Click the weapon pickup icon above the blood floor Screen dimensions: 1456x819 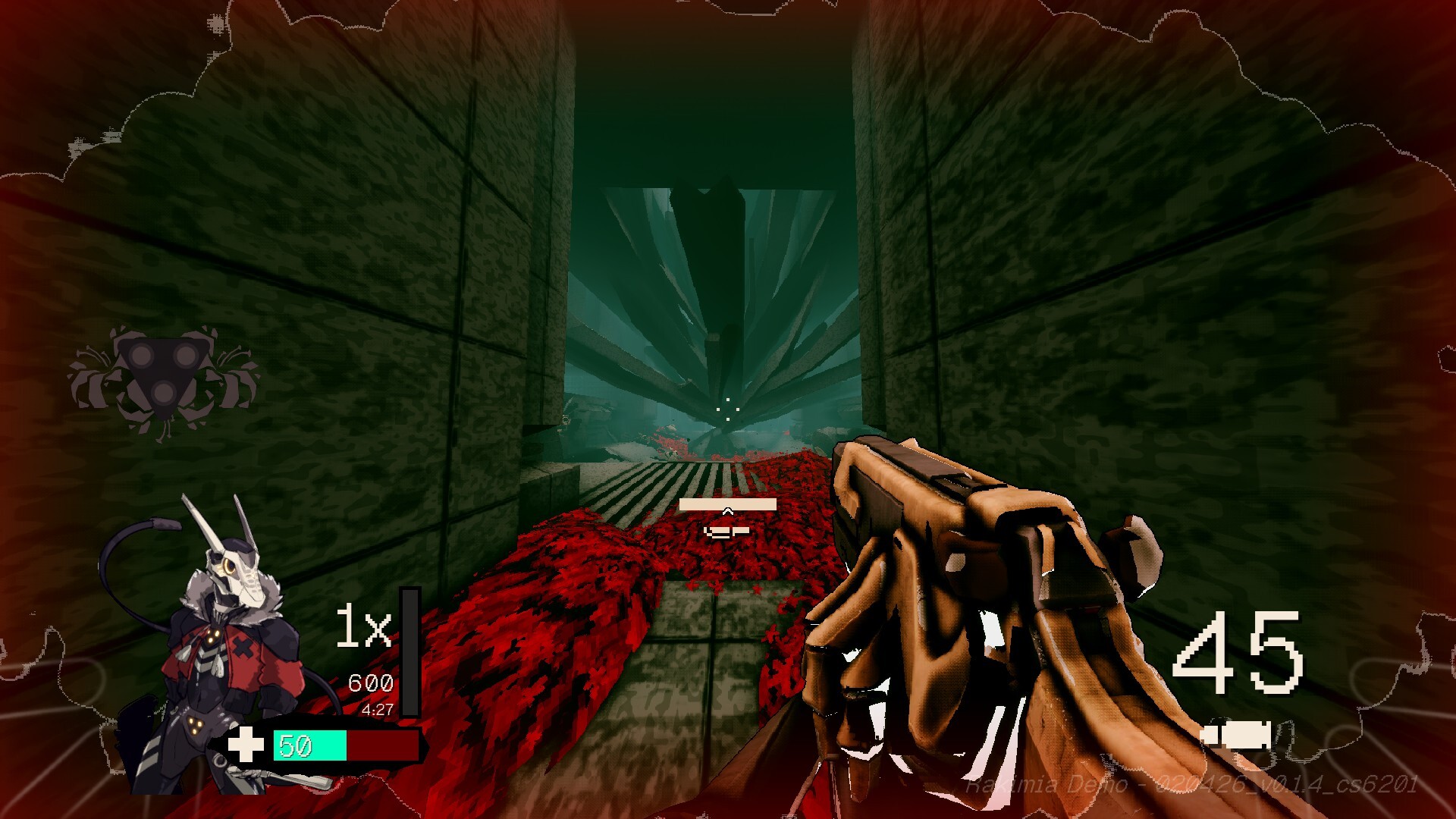pos(726,531)
